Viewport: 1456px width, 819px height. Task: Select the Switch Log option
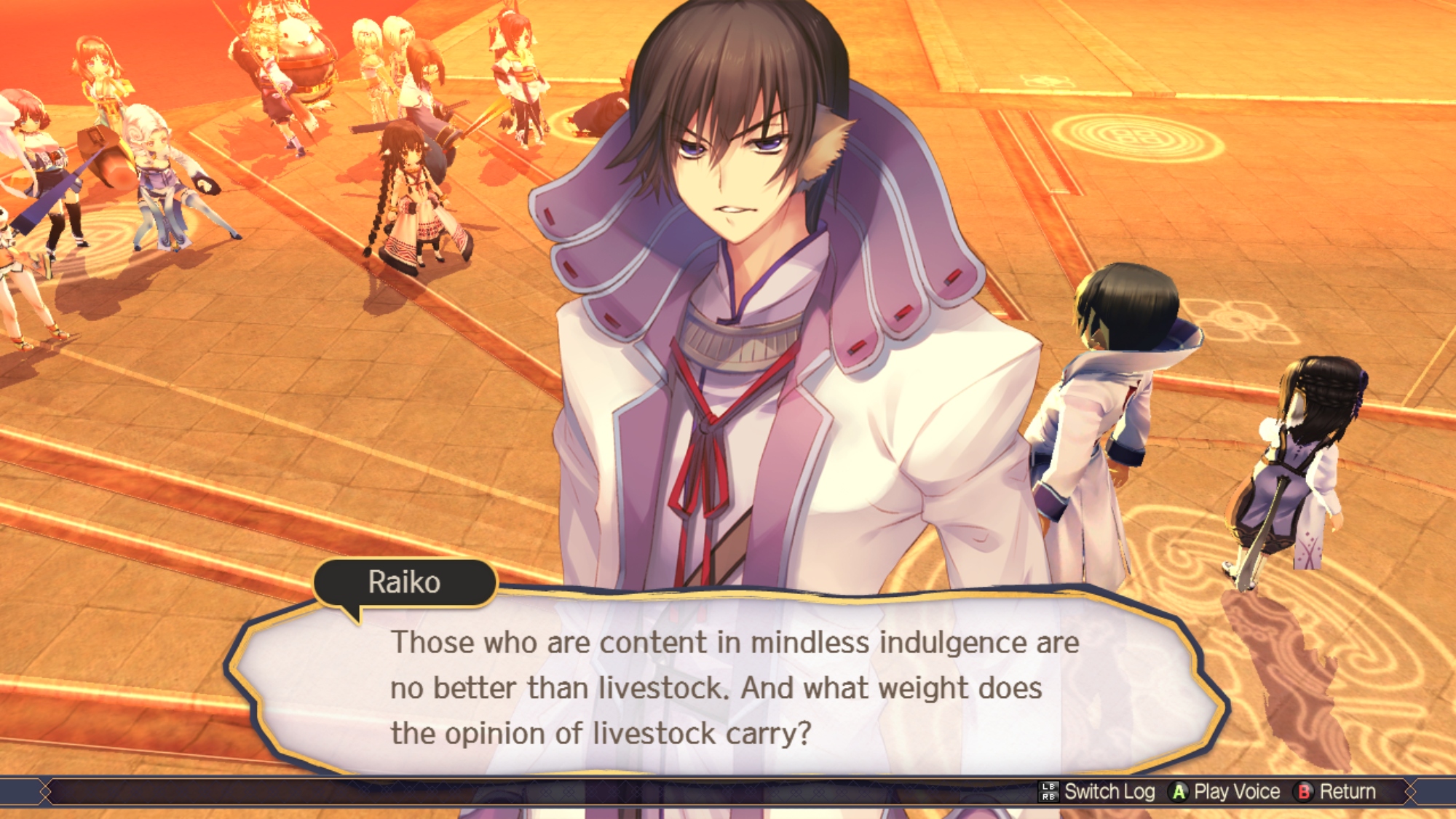tap(1098, 791)
